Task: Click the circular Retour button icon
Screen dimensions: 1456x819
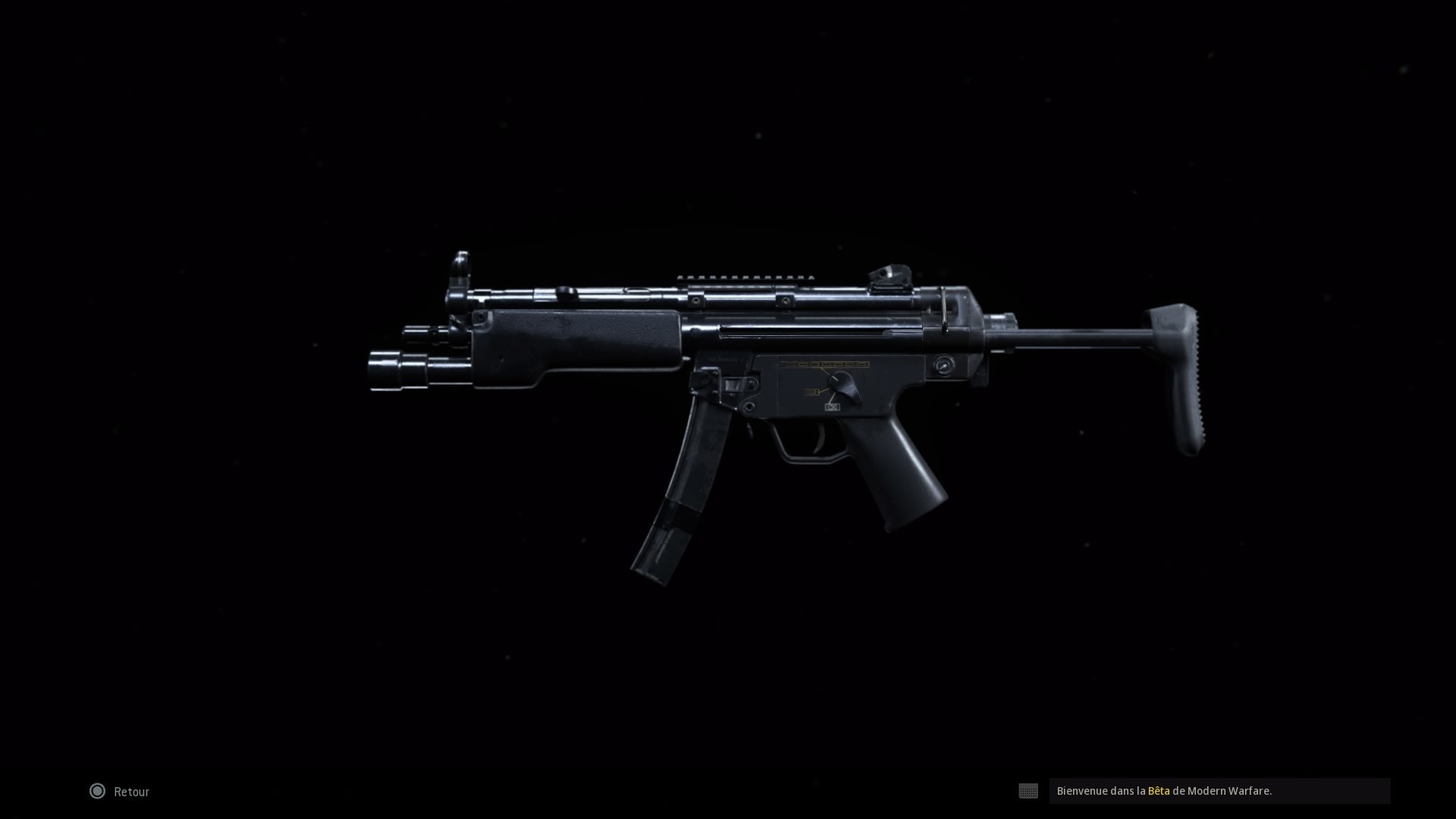Action: point(97,791)
